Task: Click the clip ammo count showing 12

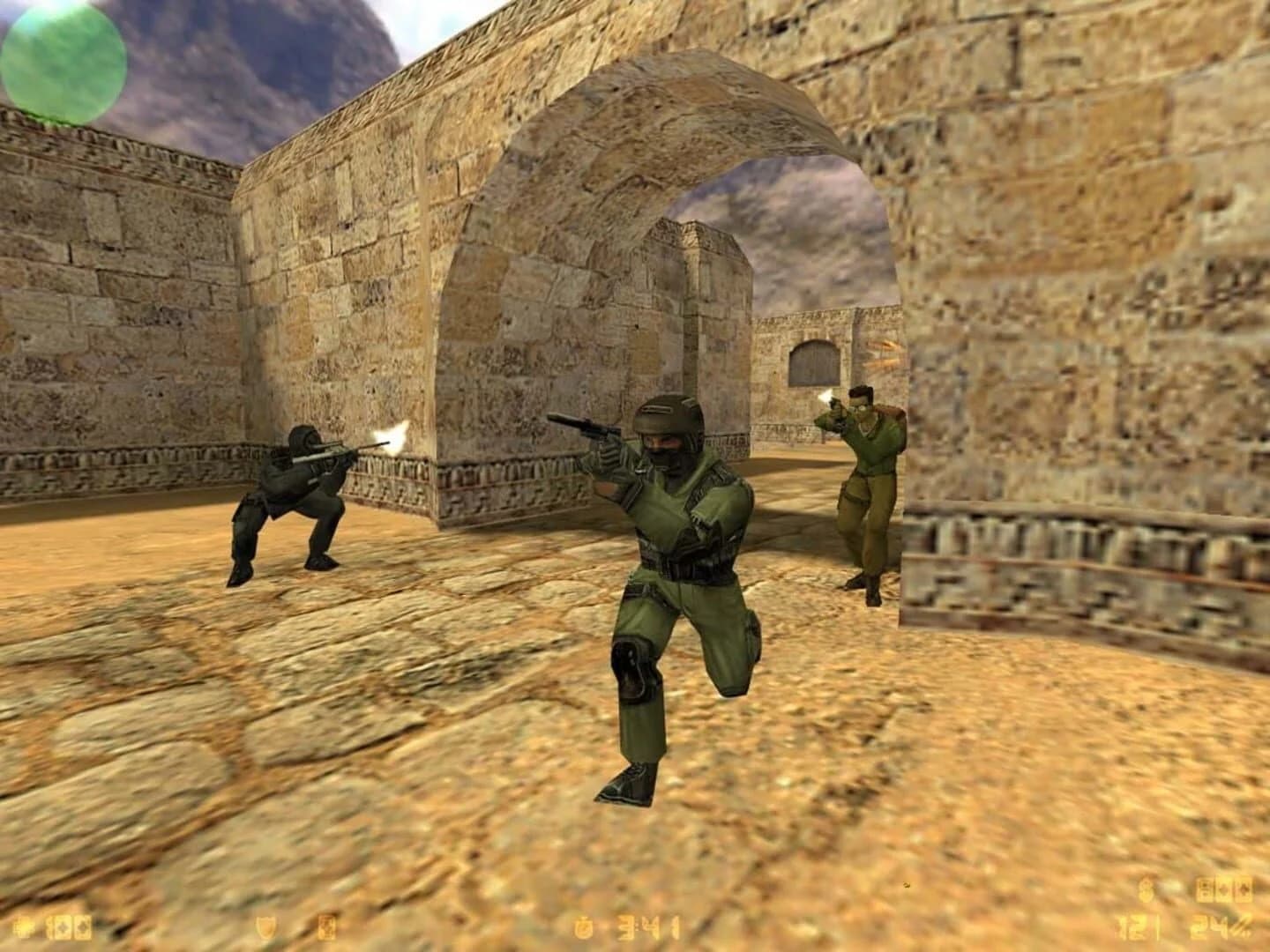Action: click(x=1132, y=926)
